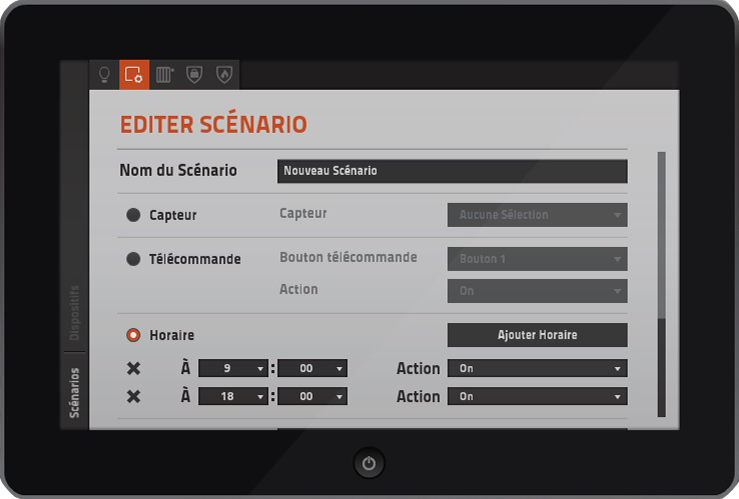Open the light bulb lighting tab

click(x=103, y=74)
